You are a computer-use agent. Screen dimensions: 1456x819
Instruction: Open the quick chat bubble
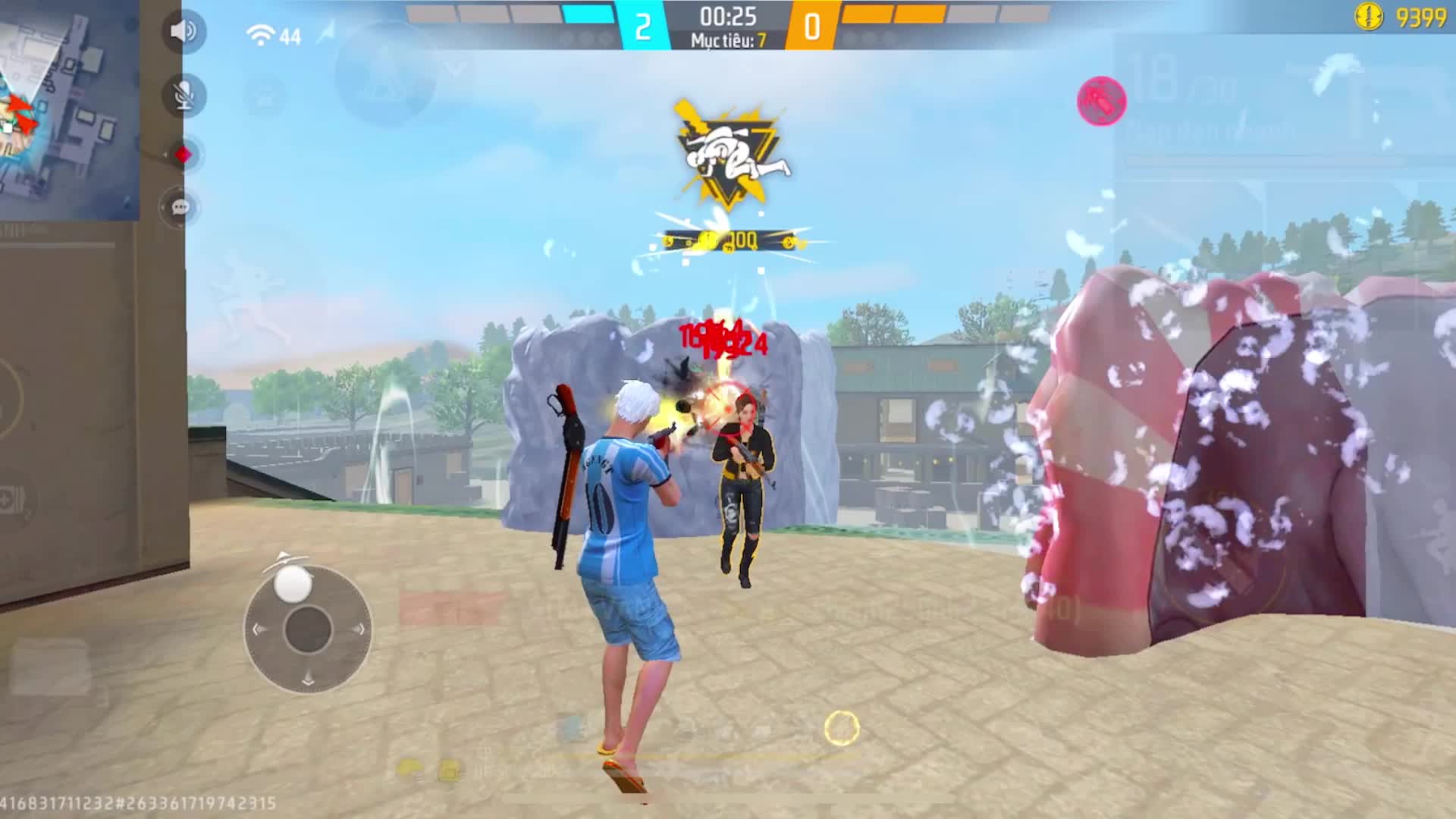180,207
